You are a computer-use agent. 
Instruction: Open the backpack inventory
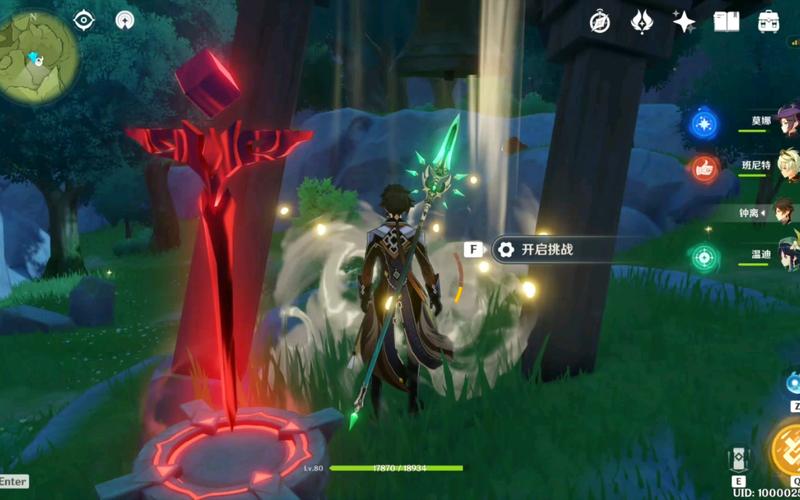(769, 21)
